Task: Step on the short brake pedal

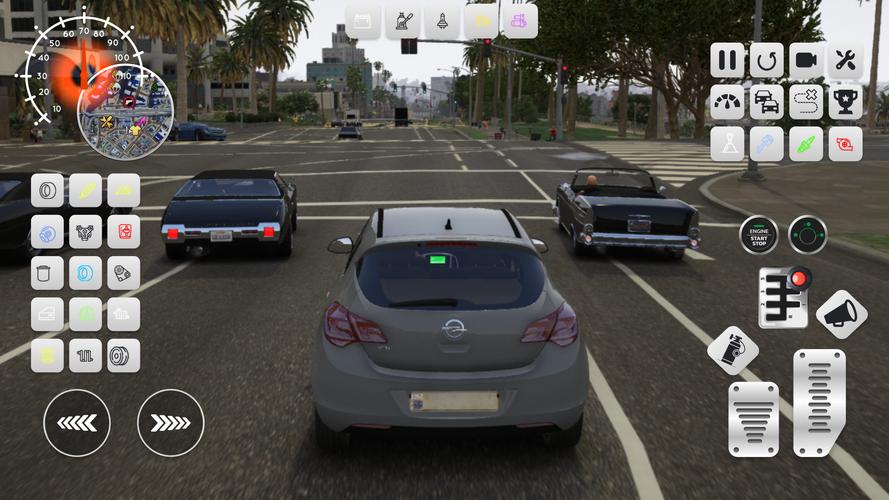Action: (753, 418)
